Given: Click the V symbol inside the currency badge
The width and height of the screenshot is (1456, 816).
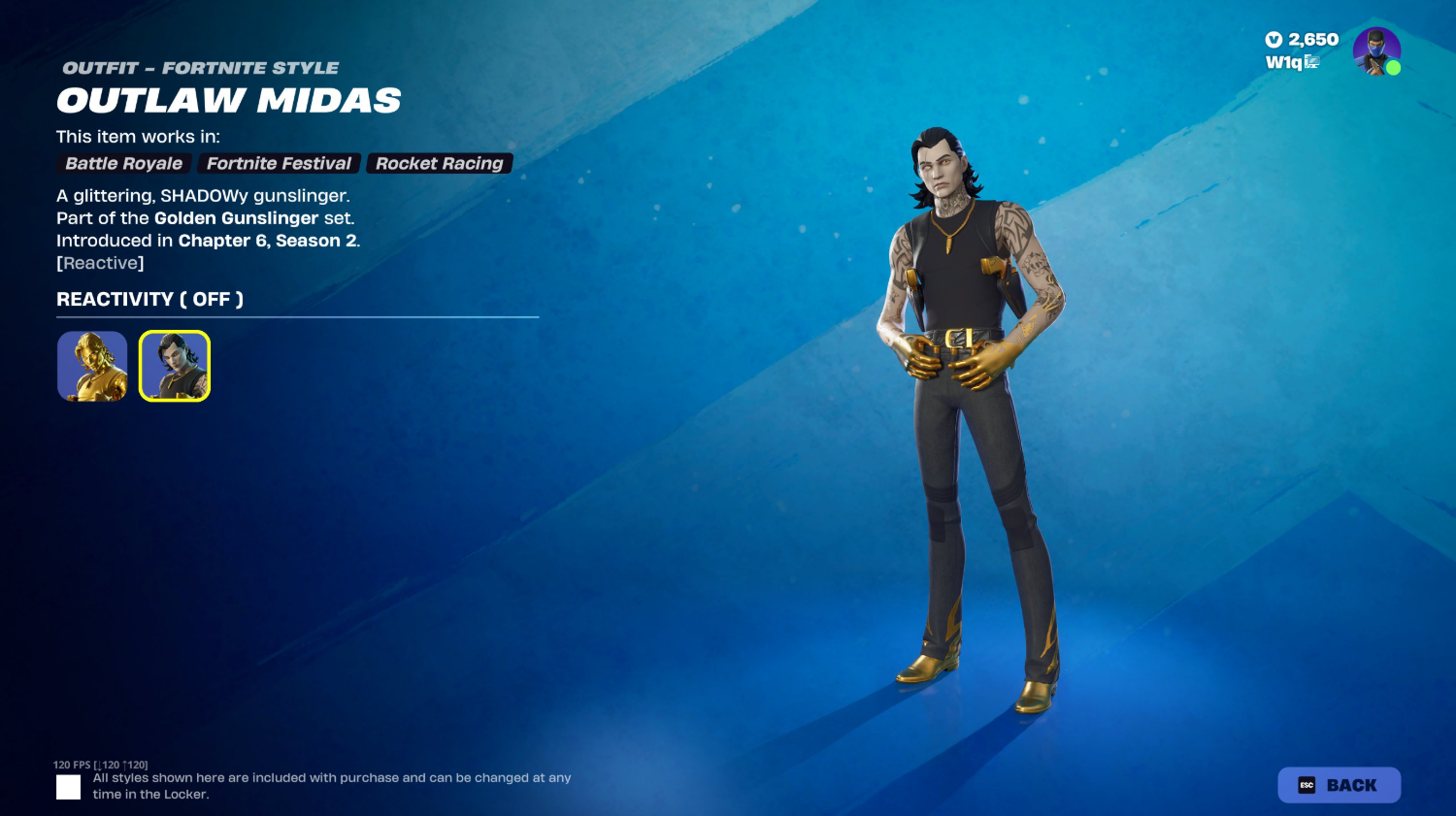Looking at the screenshot, I should tap(1273, 41).
